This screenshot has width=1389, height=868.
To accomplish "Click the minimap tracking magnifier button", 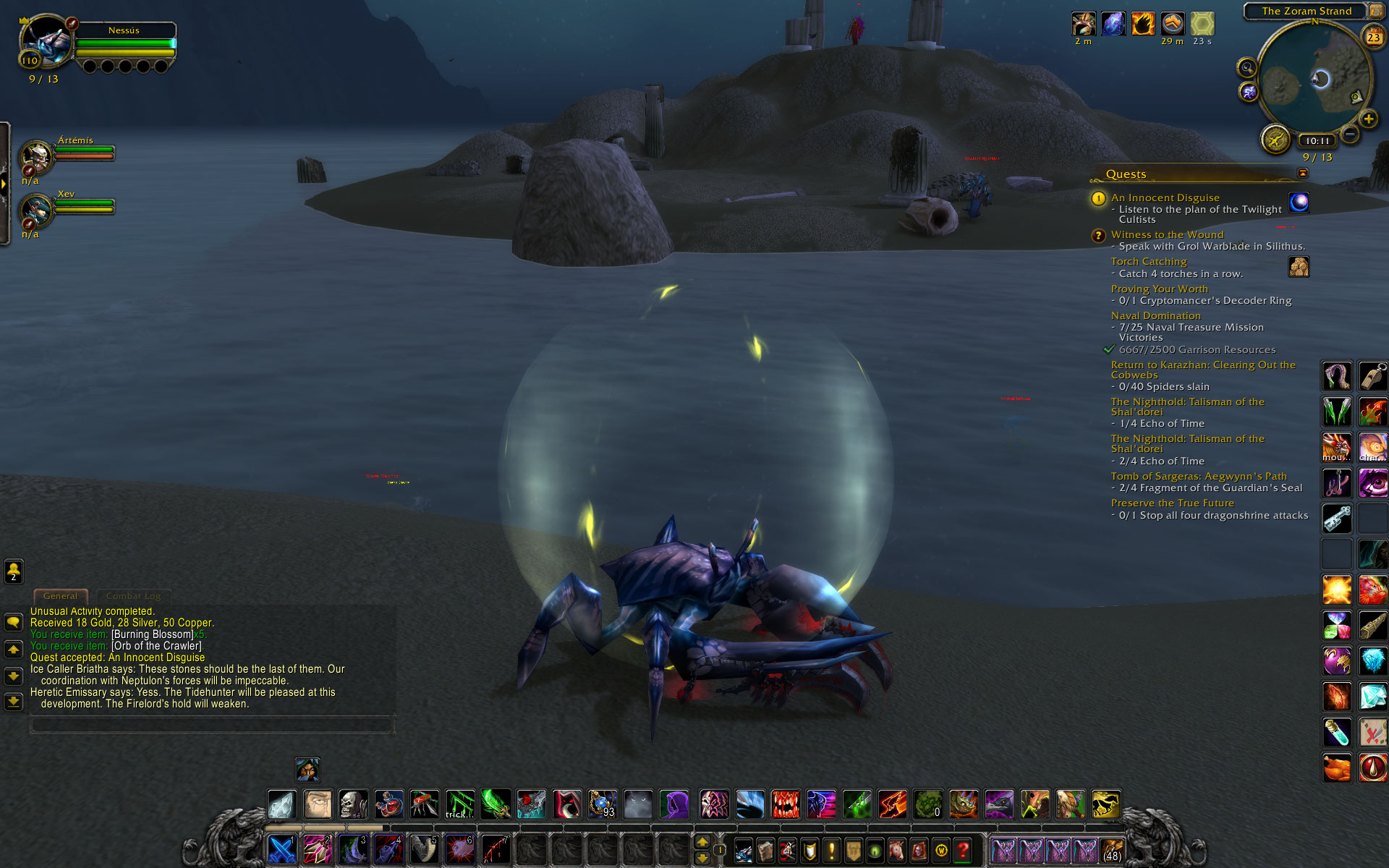I will (1247, 68).
